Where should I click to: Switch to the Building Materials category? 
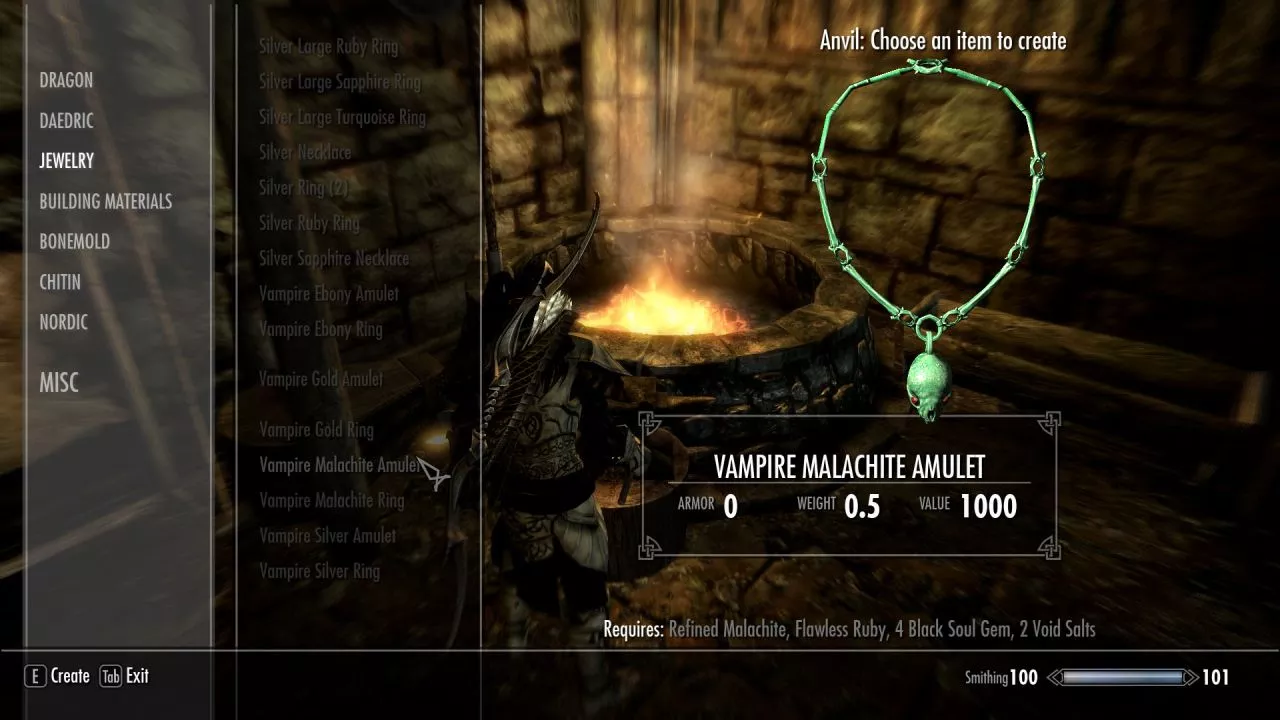click(105, 201)
